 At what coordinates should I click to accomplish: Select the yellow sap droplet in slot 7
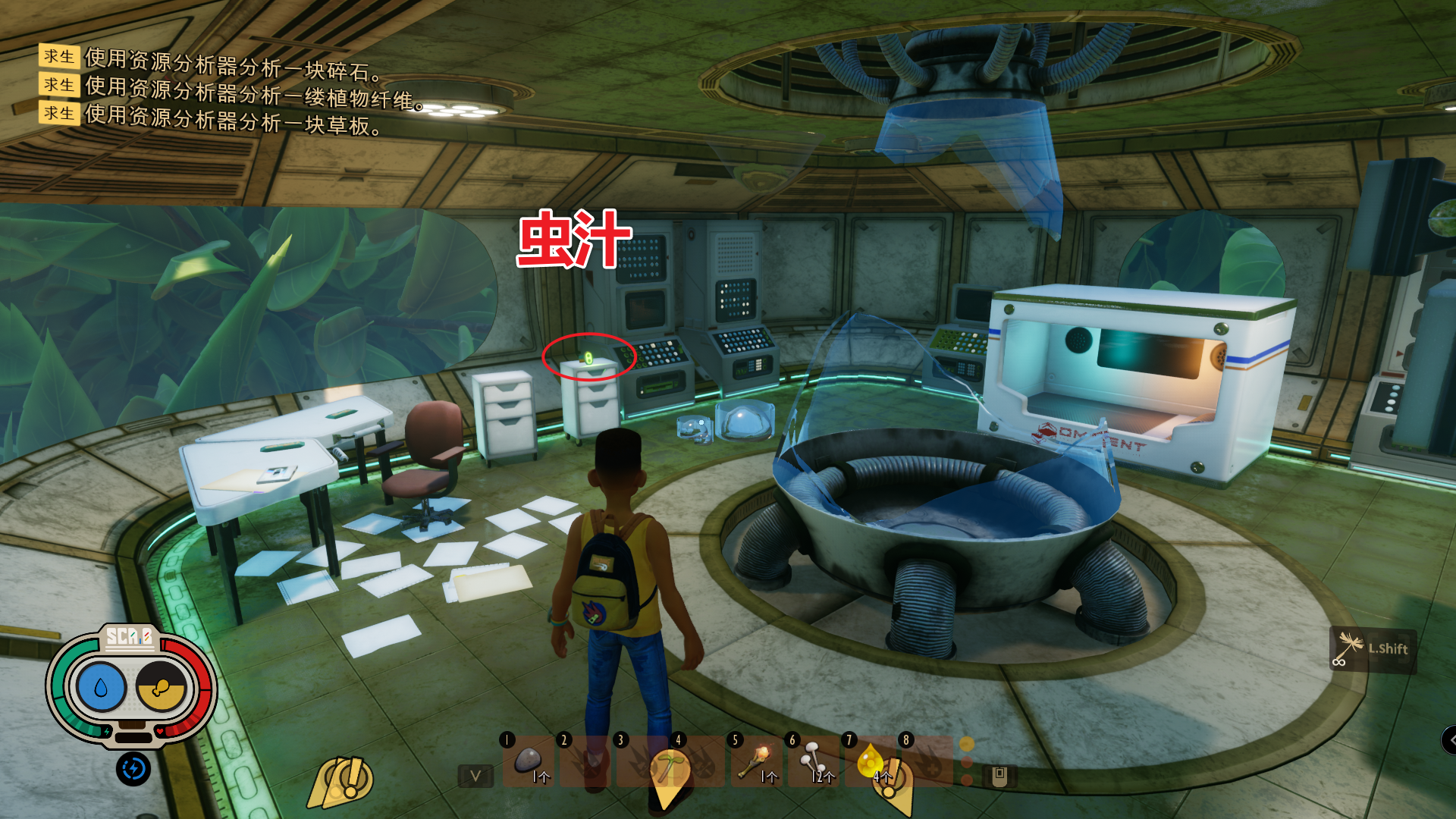point(869,761)
